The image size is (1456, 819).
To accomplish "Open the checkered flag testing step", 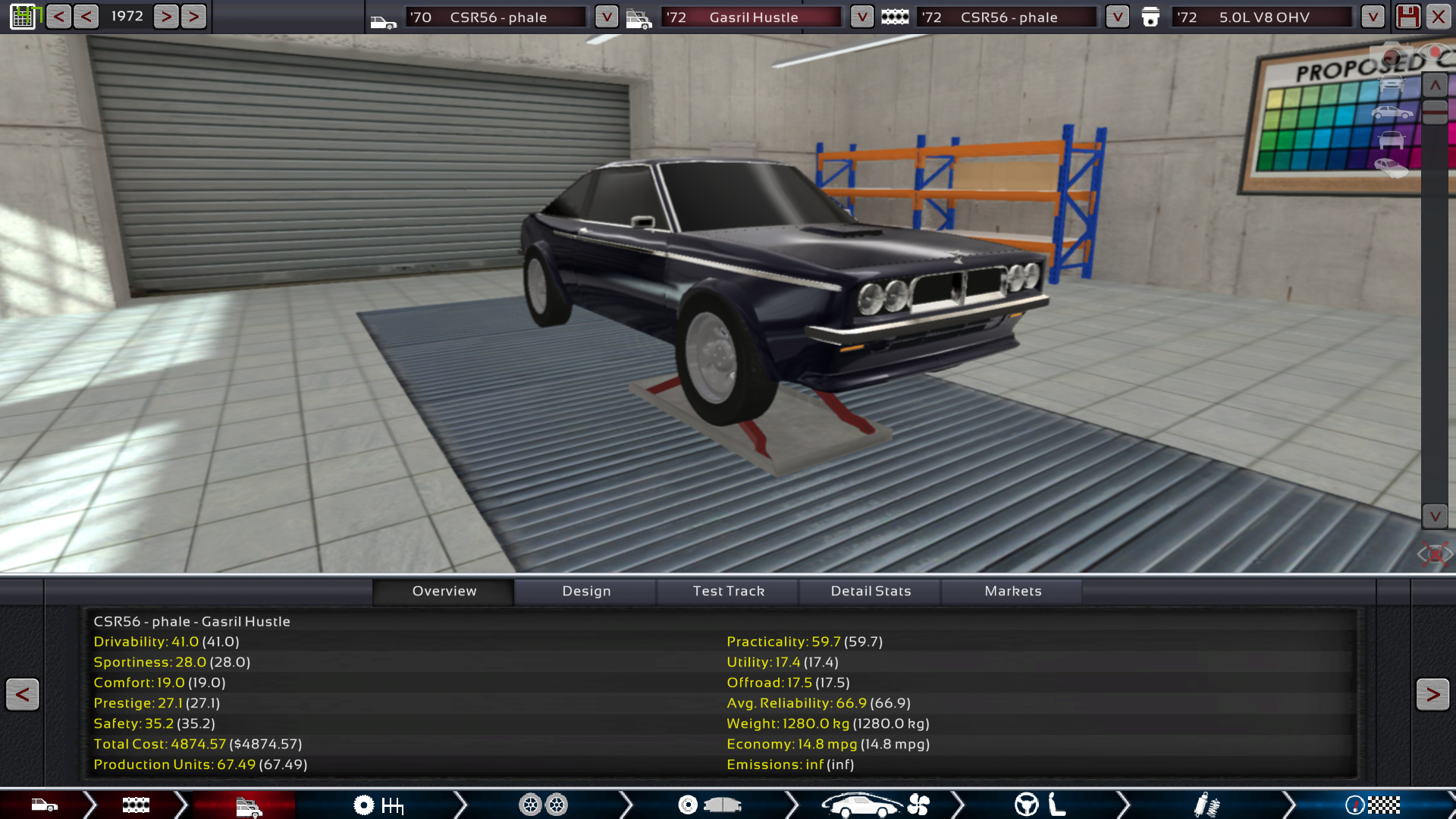I will (x=1373, y=805).
